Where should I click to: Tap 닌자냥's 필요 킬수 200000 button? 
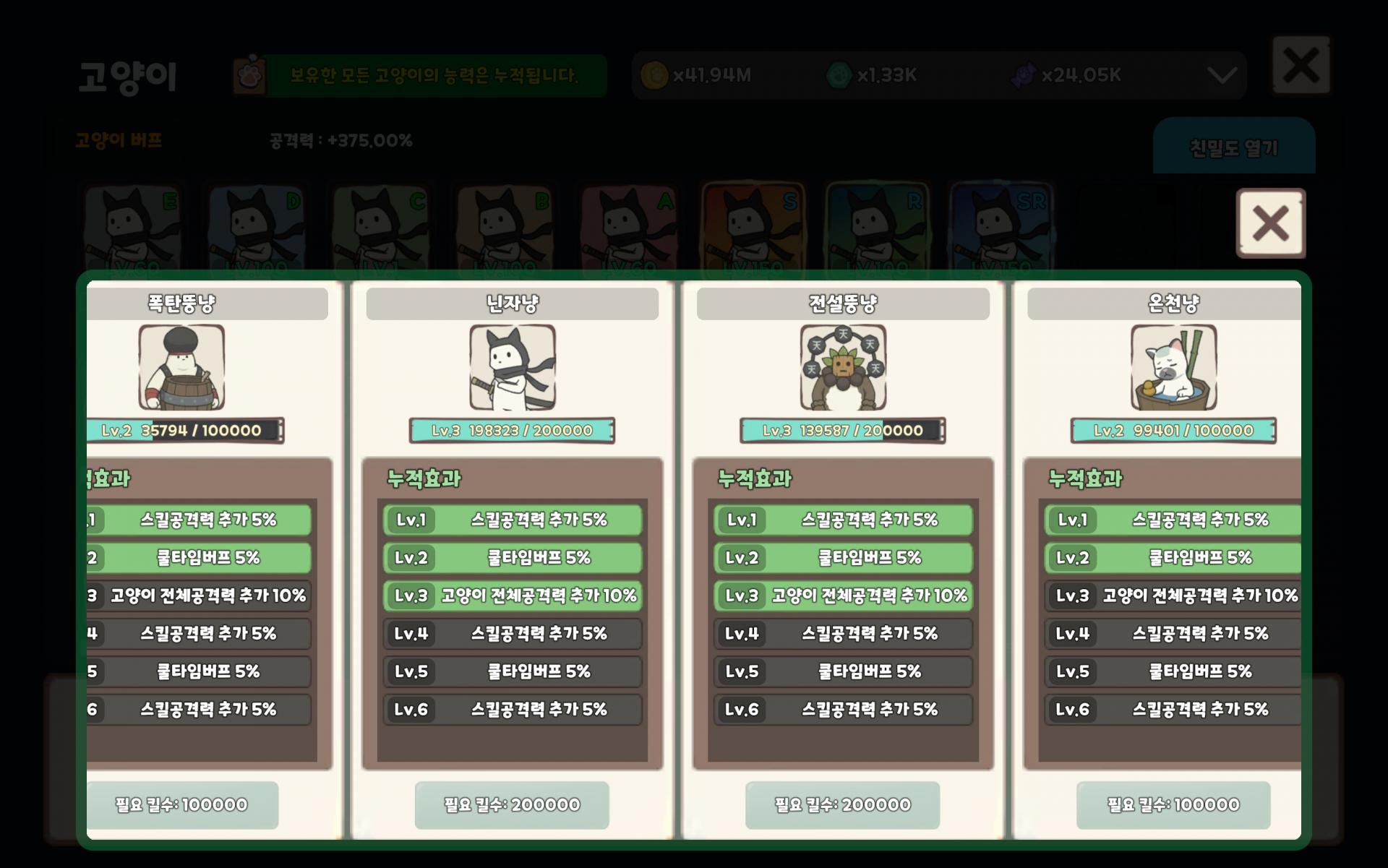coord(512,804)
